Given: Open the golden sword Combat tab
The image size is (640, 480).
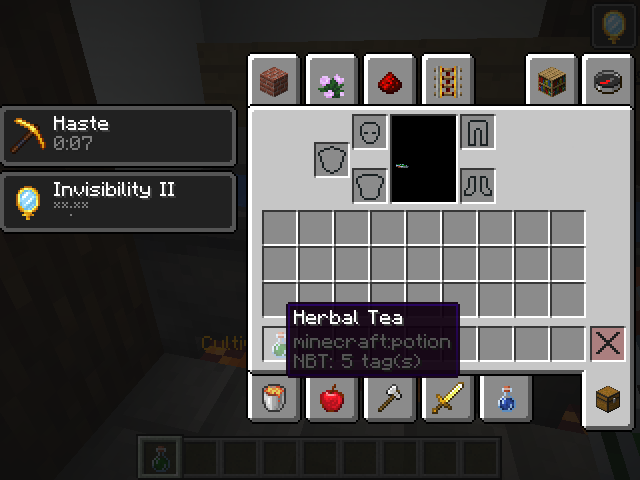Looking at the screenshot, I should pyautogui.click(x=446, y=398).
